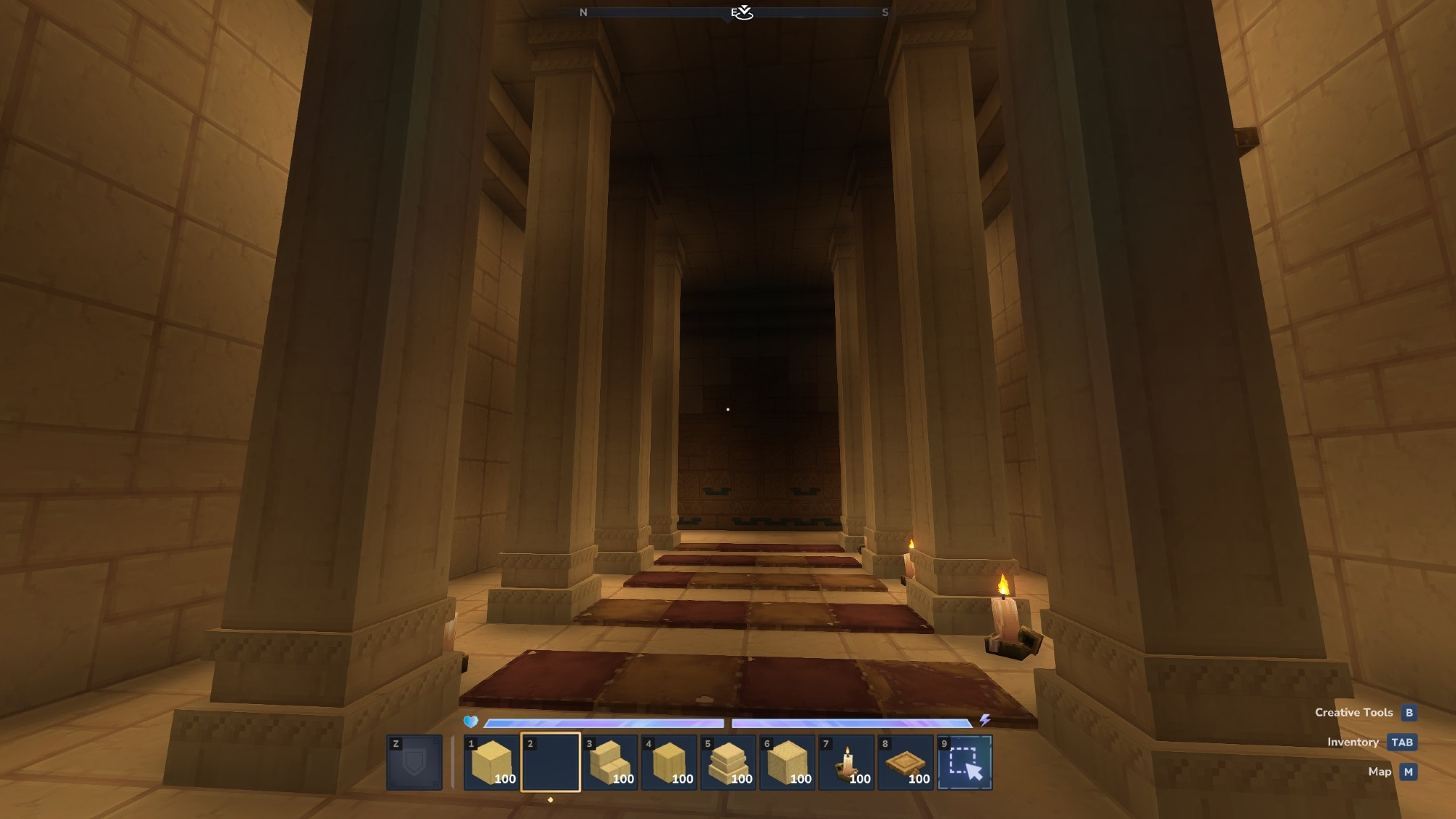Select the empty highlighted hotbar slot 2

(x=550, y=762)
